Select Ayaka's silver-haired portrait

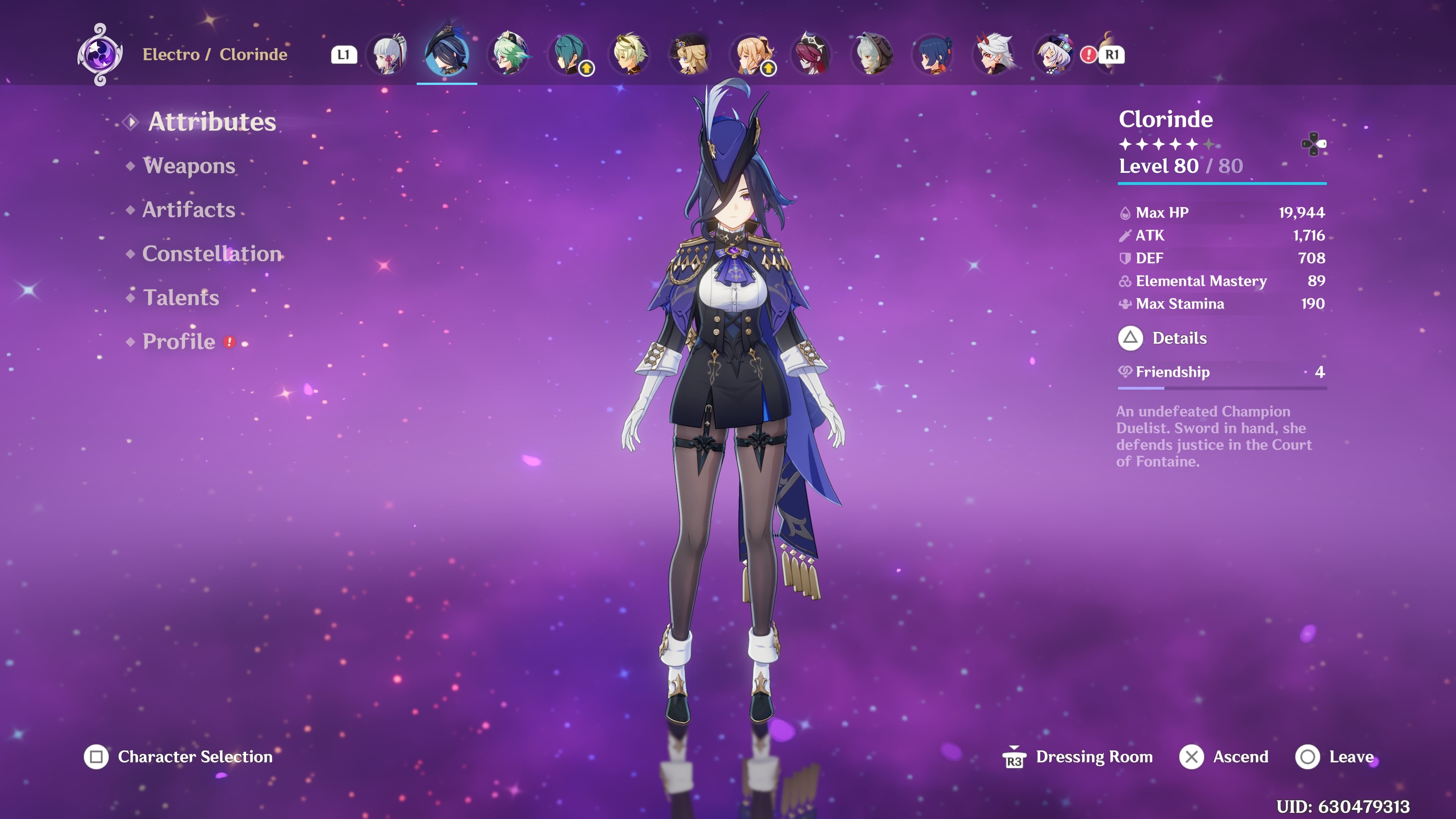point(388,55)
